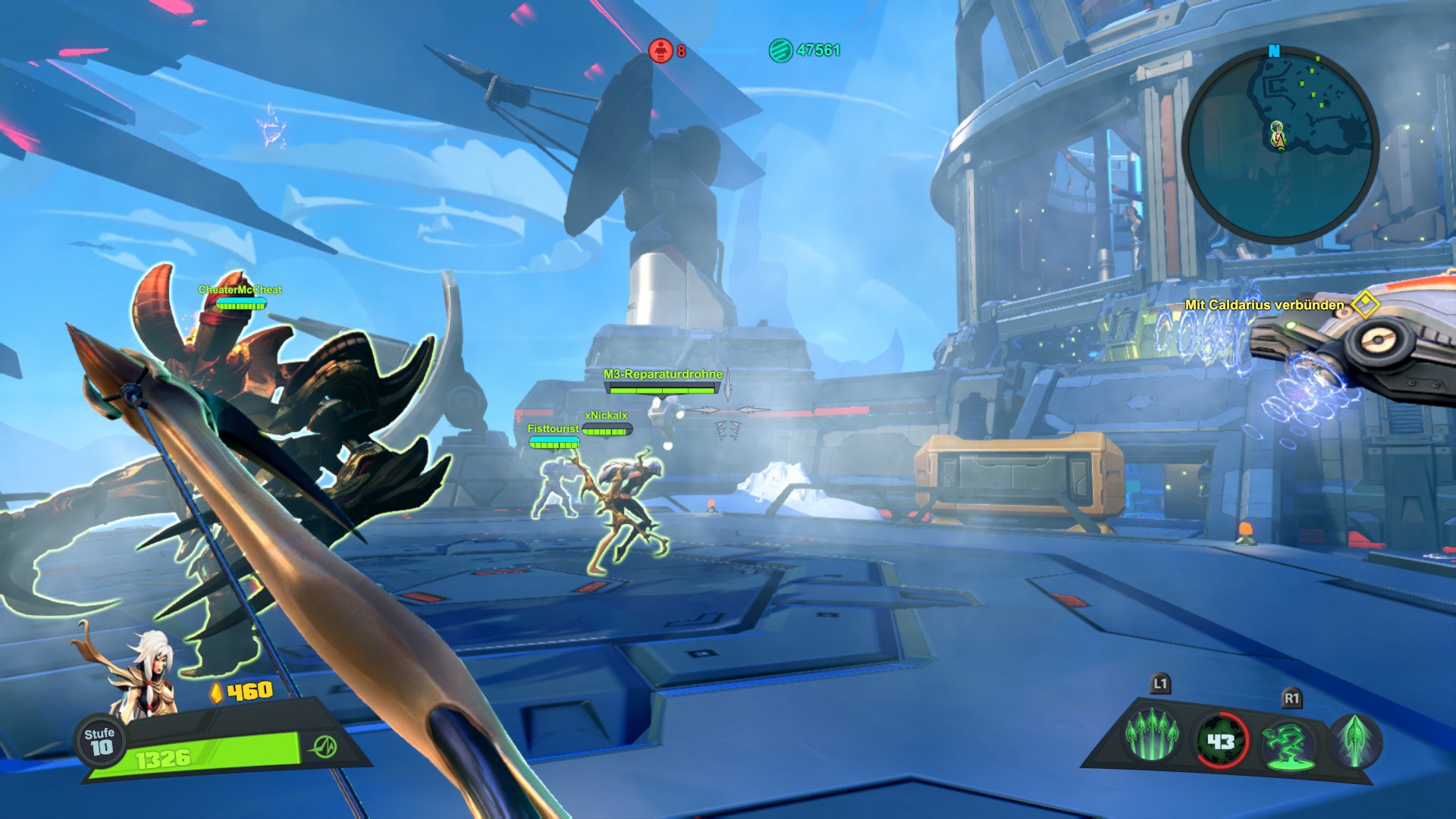The height and width of the screenshot is (819, 1456).
Task: Toggle Fisttourist's nameplate display
Action: [x=553, y=428]
